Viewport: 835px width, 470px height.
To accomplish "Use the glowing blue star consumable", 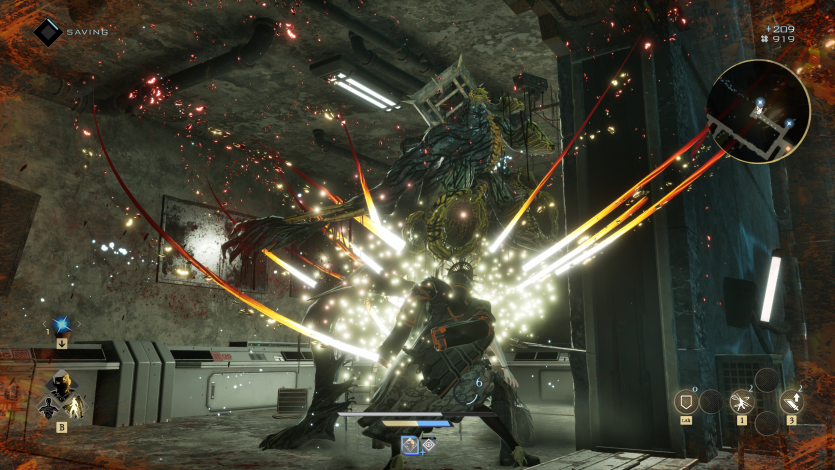I will 60,324.
